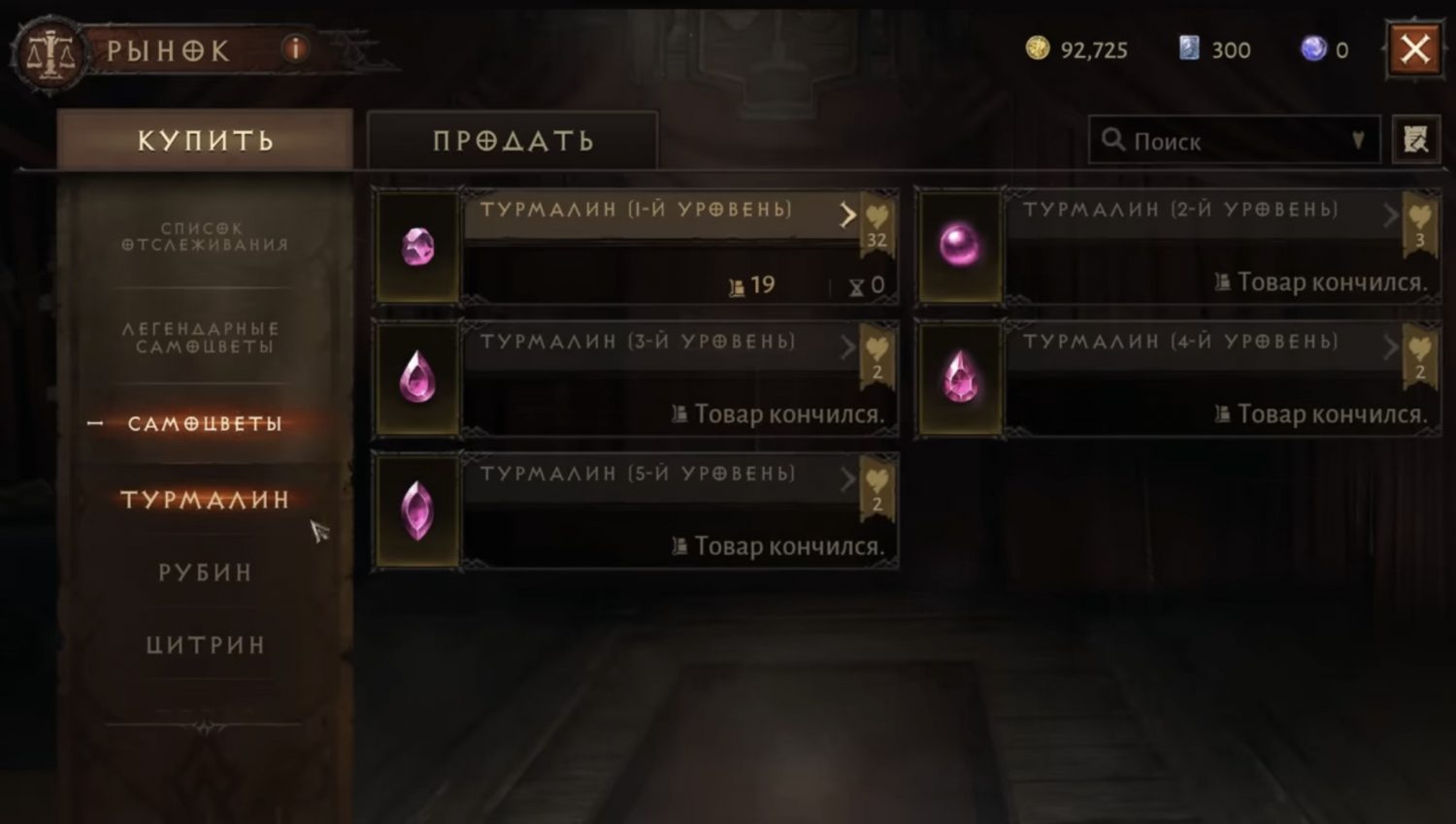Click the magnifier icon in the search bar
This screenshot has height=824, width=1456.
(1113, 140)
